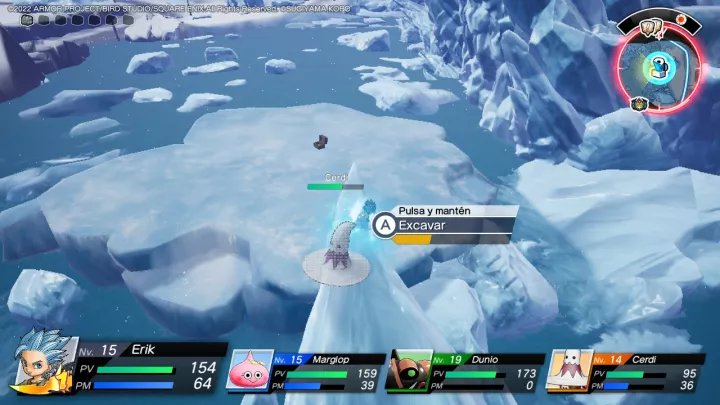Click the red sun icon above minimap
Image resolution: width=720 pixels, height=405 pixels.
(681, 19)
